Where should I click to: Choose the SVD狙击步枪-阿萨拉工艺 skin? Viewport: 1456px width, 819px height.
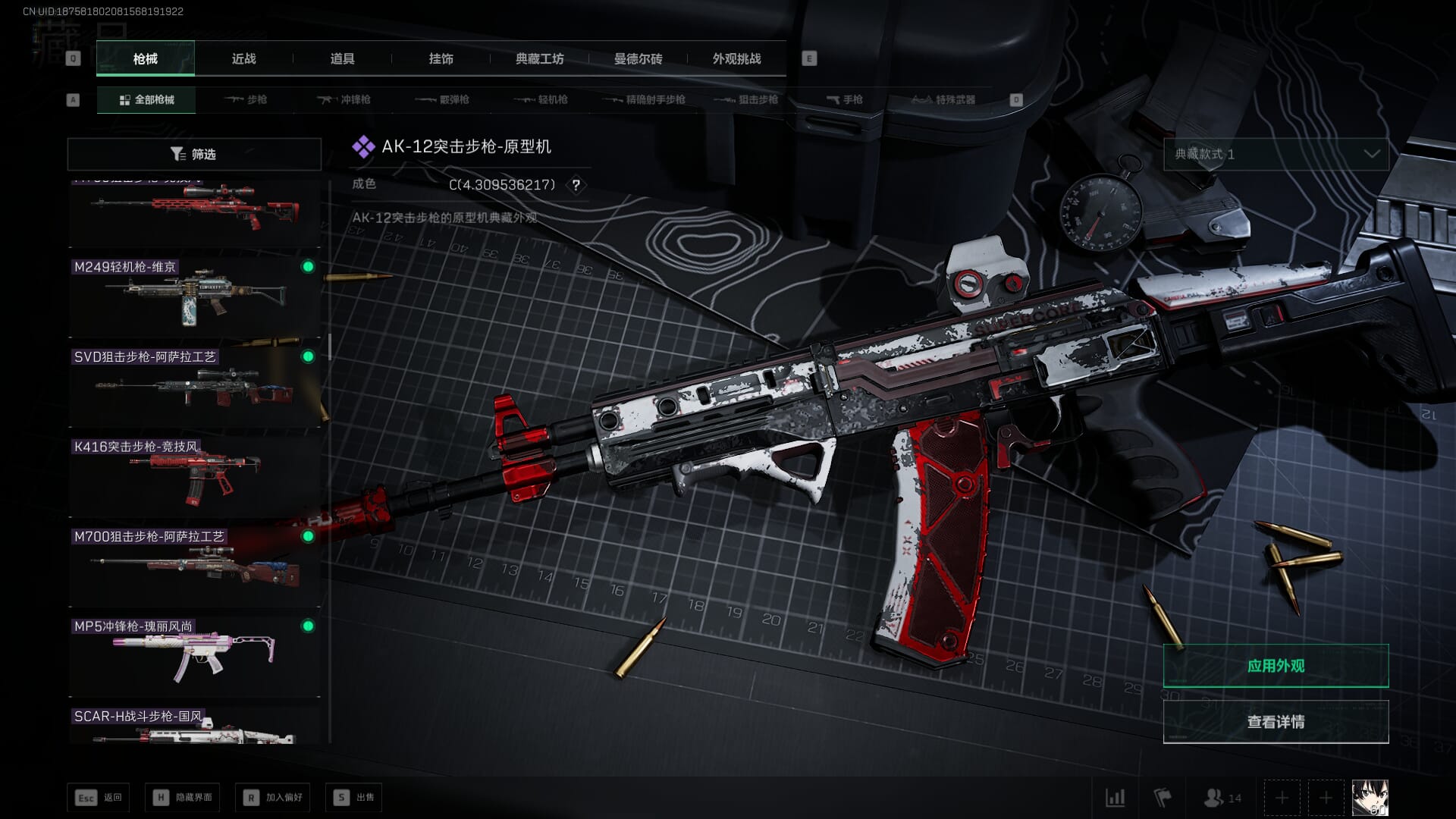click(194, 387)
